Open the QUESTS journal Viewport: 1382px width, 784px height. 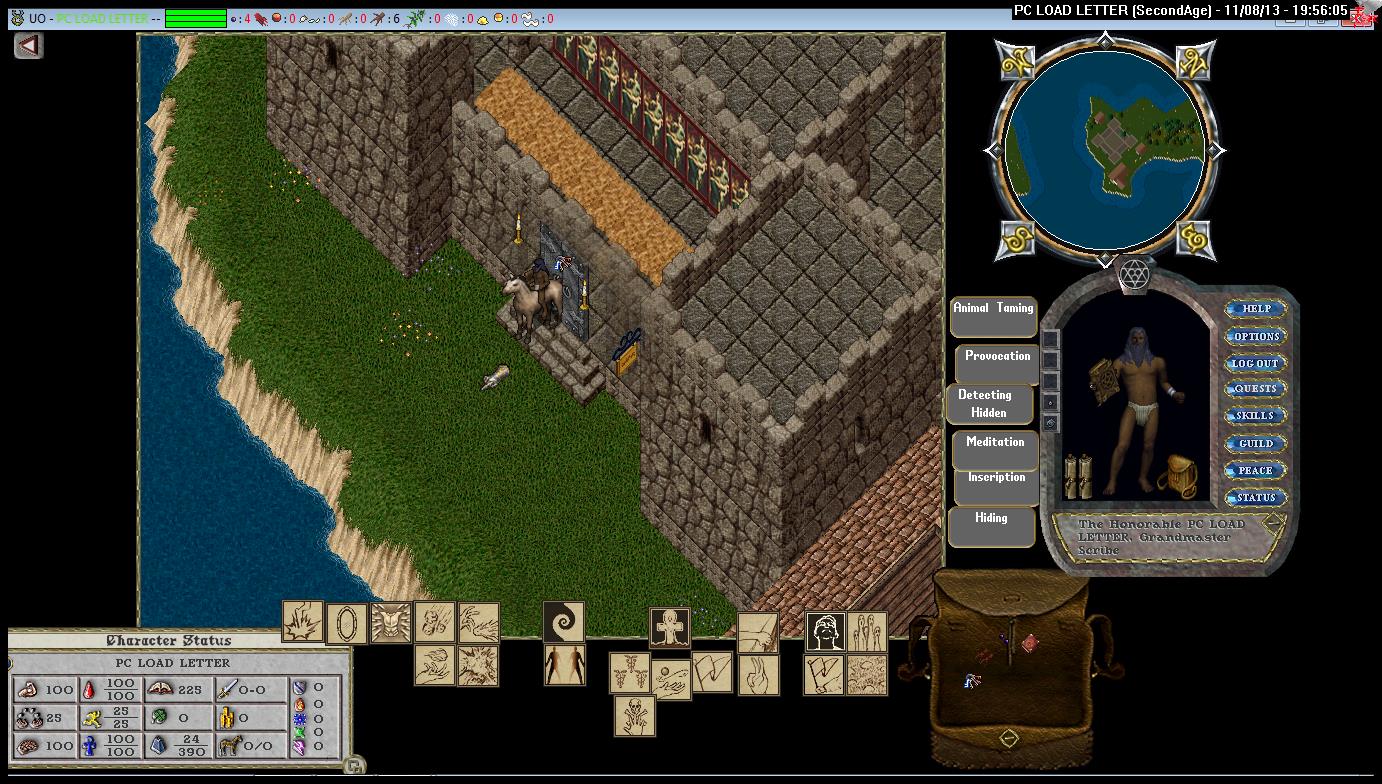pyautogui.click(x=1255, y=389)
